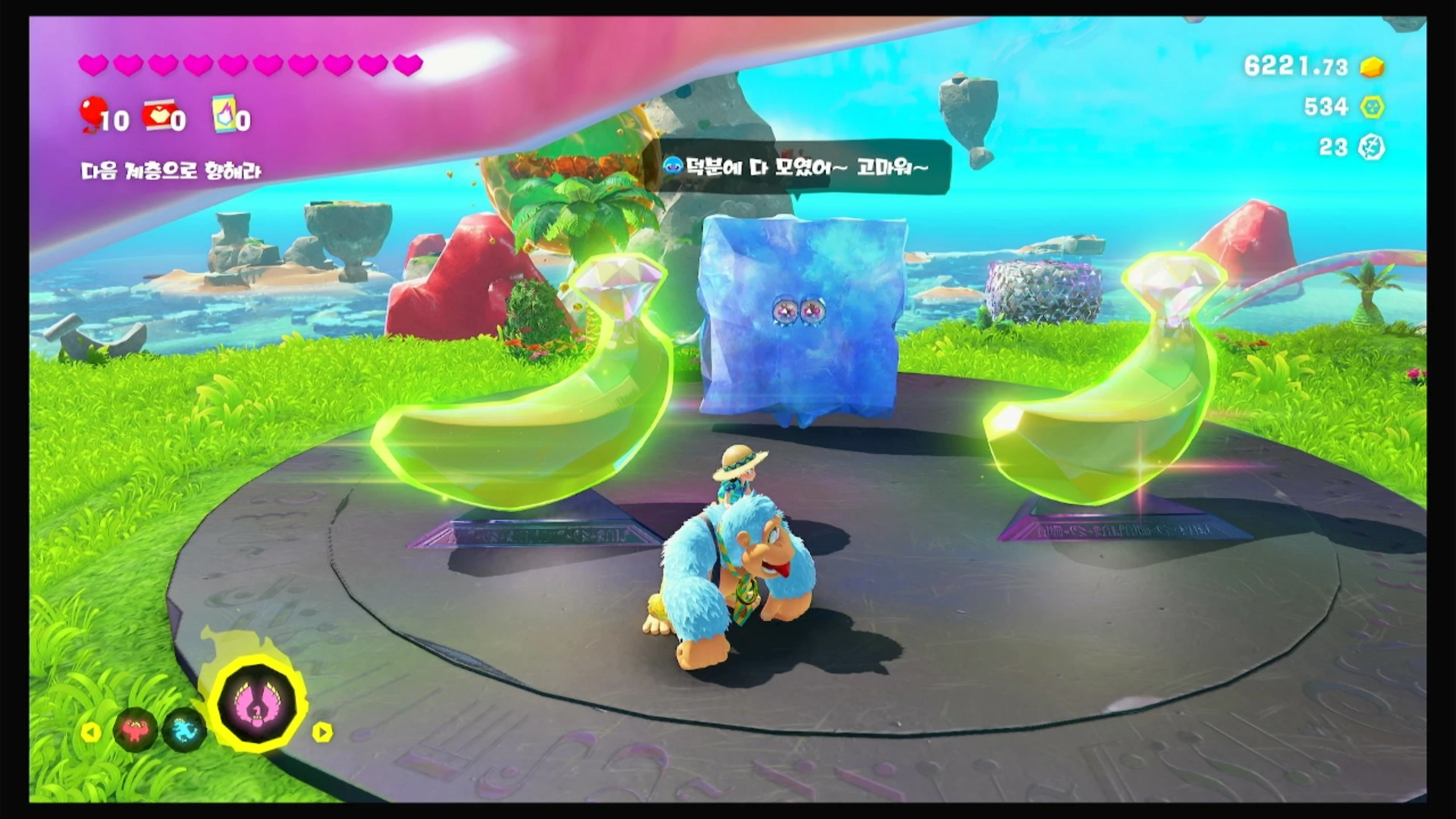Open the objective tracker text 다음 계층으로 향해라

[171, 171]
